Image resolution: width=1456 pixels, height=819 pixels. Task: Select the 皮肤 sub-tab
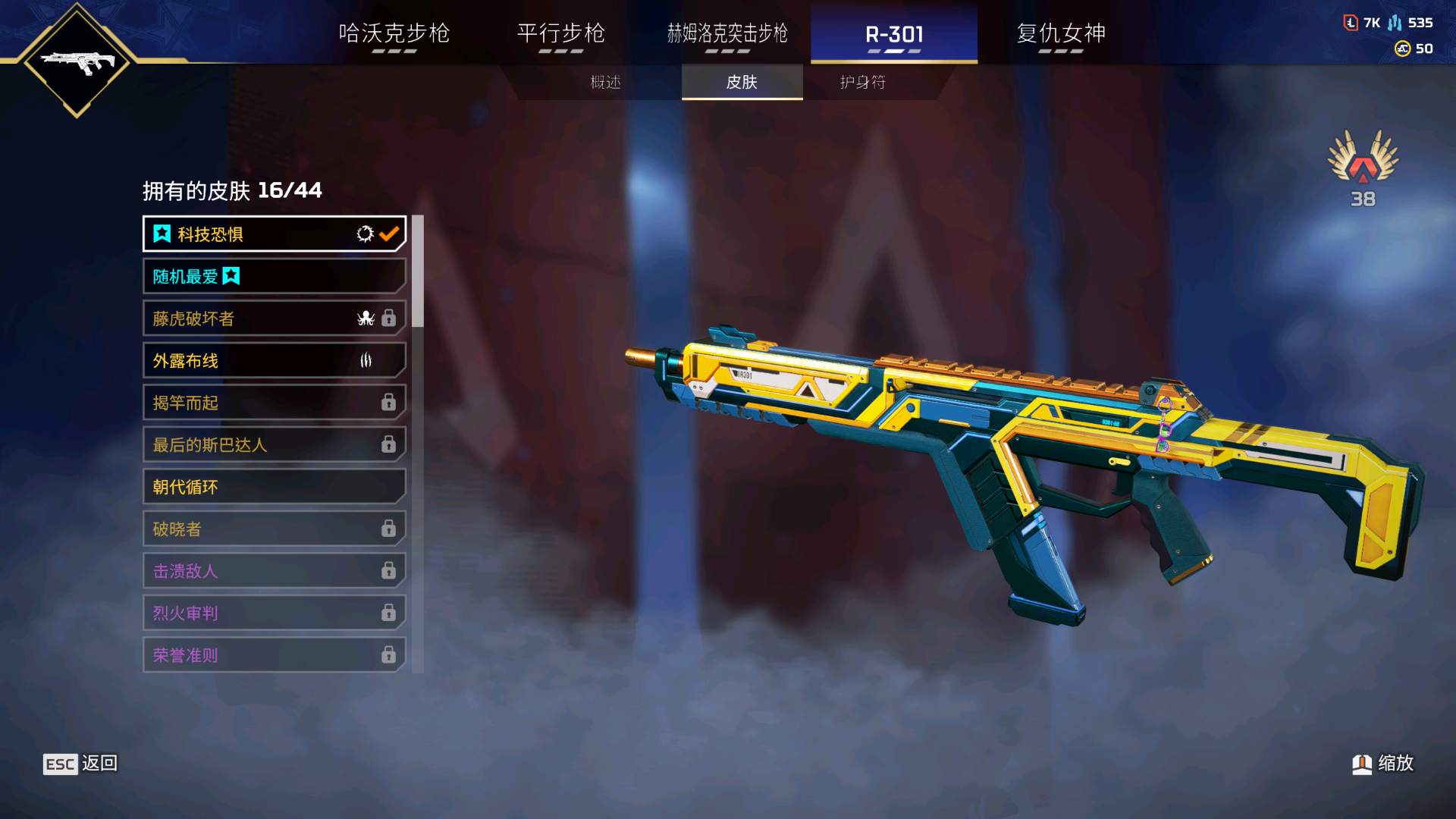click(742, 82)
